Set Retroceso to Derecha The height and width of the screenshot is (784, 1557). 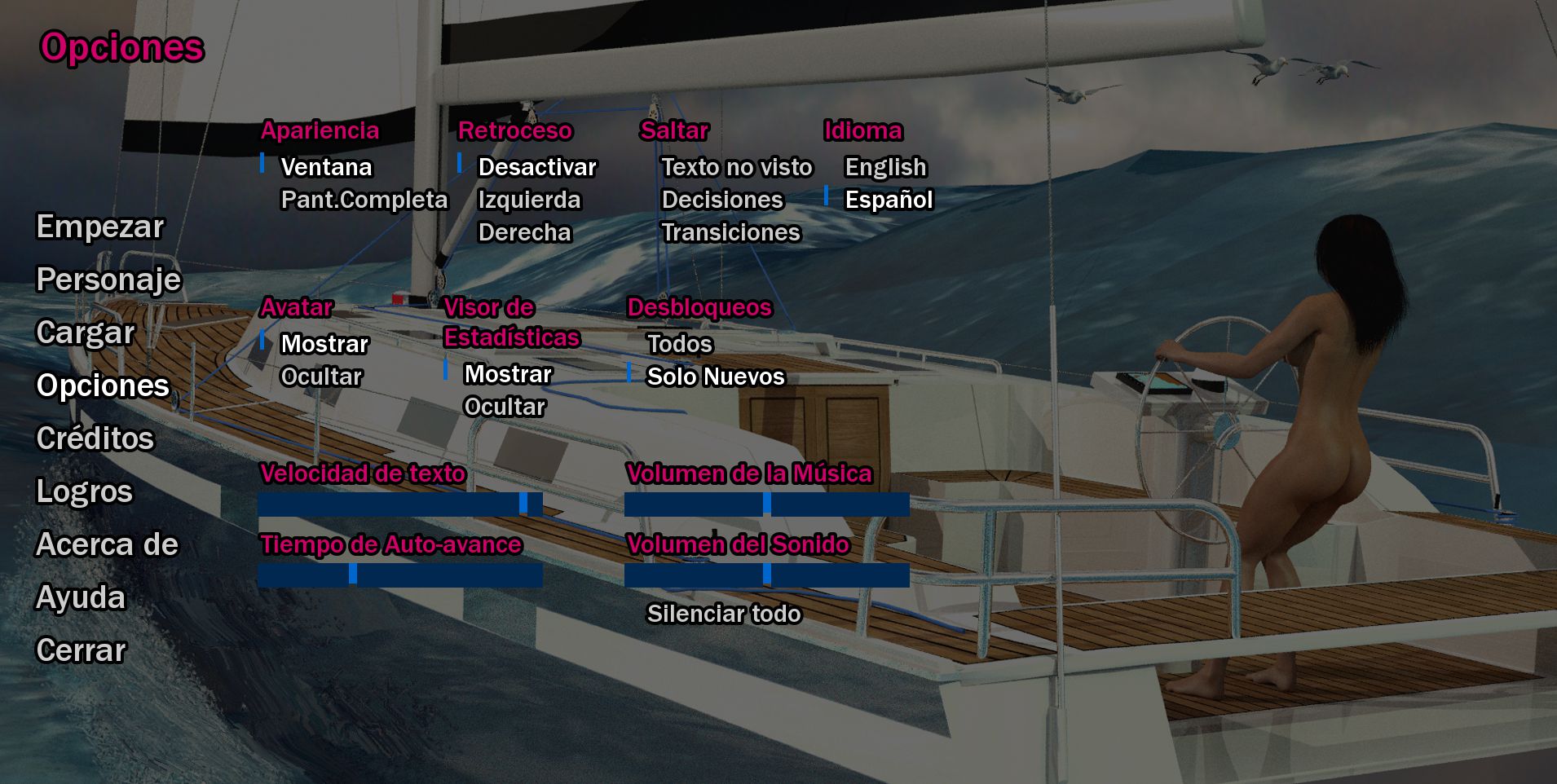524,232
